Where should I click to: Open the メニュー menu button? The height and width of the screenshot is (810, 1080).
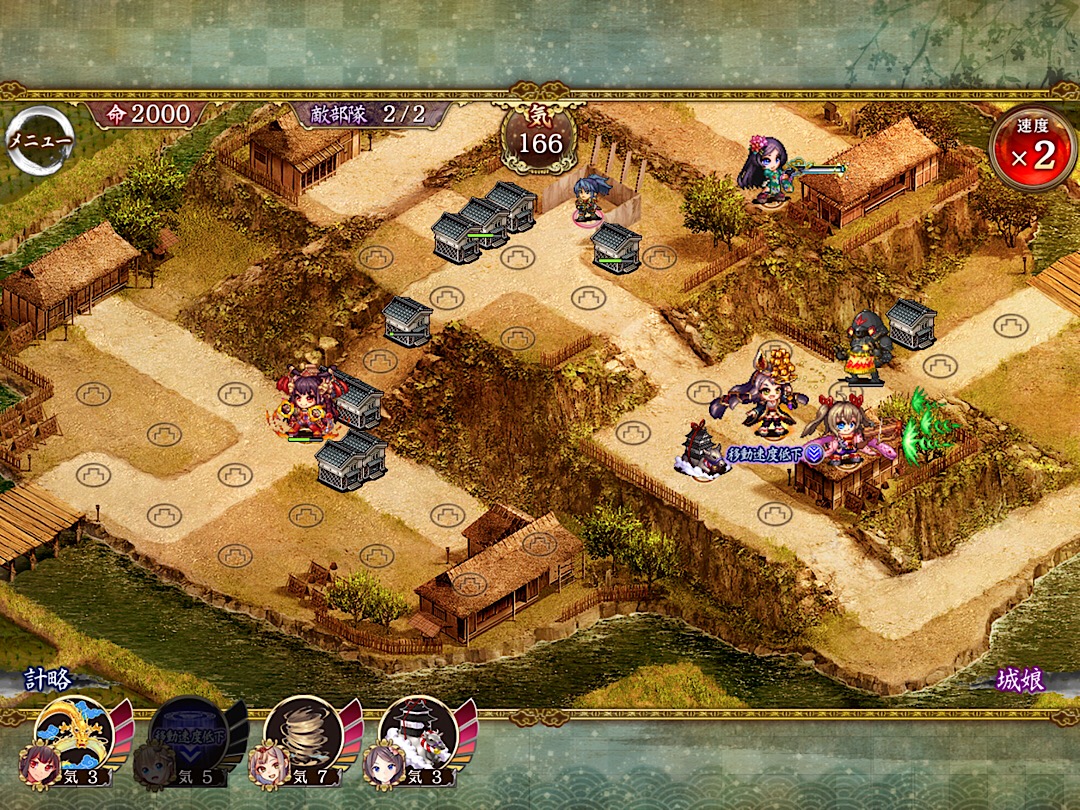[39, 141]
